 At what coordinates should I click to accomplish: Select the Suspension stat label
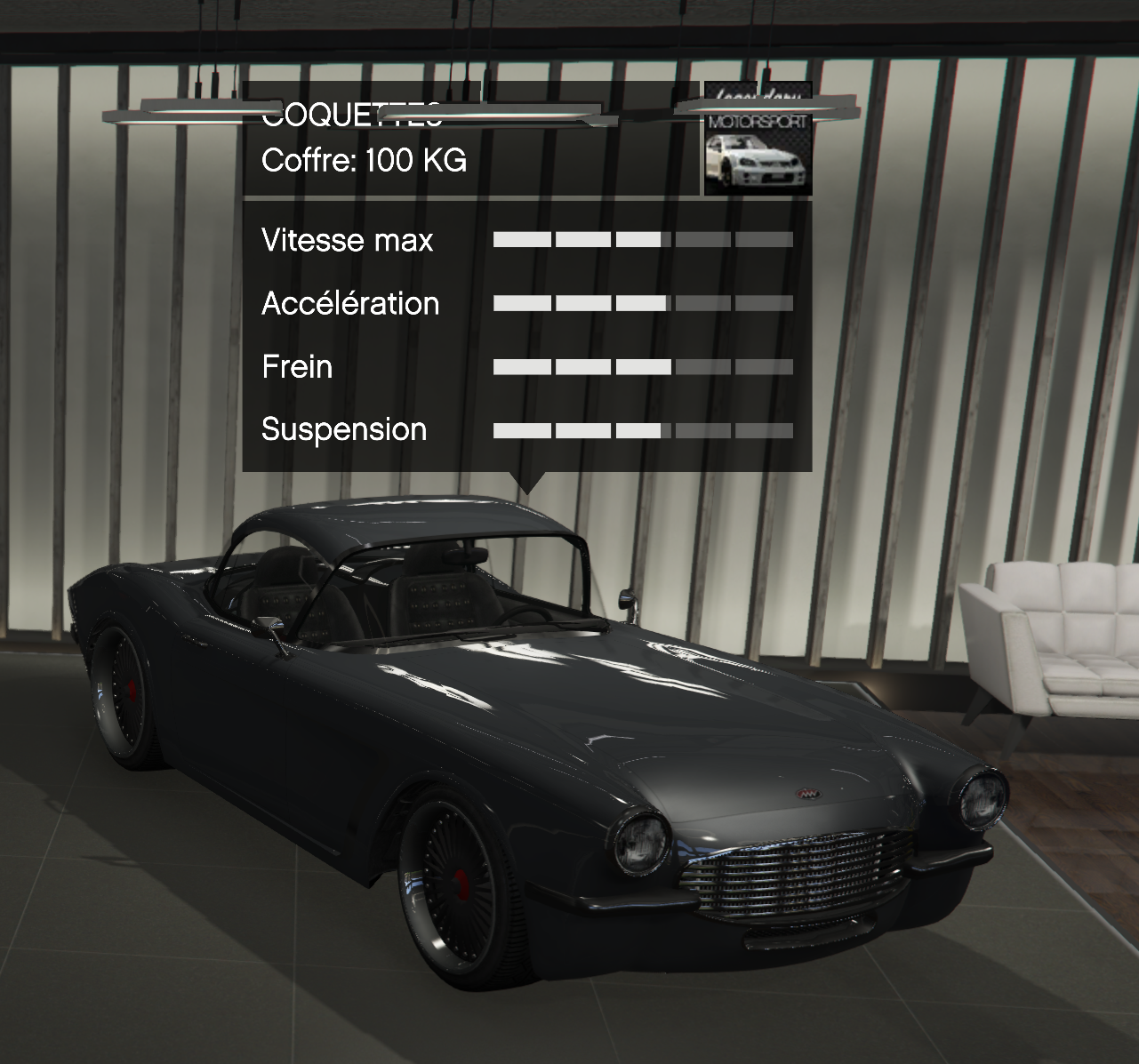point(343,429)
